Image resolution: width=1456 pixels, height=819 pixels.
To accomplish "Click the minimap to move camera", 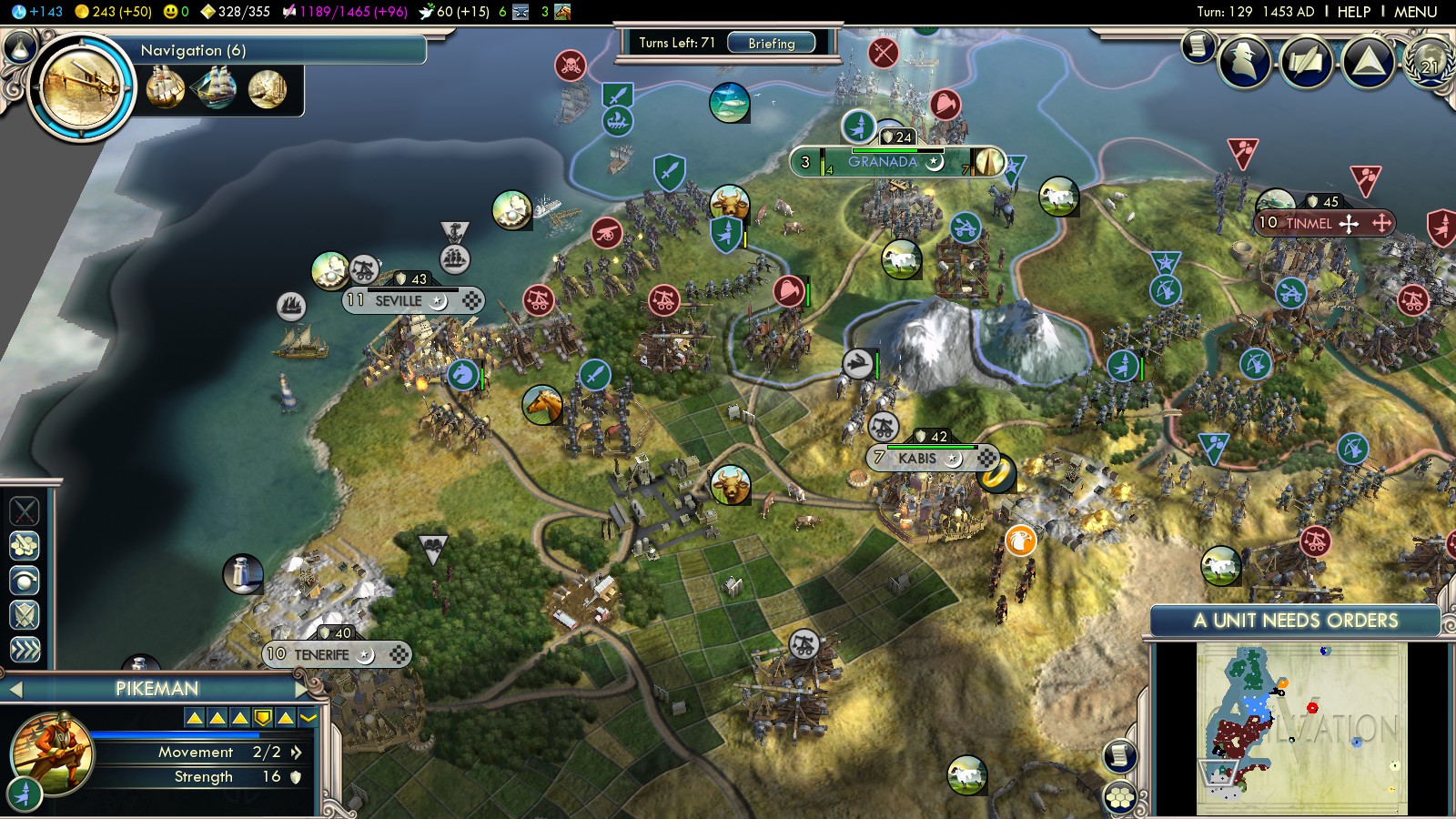I will coord(1301,728).
